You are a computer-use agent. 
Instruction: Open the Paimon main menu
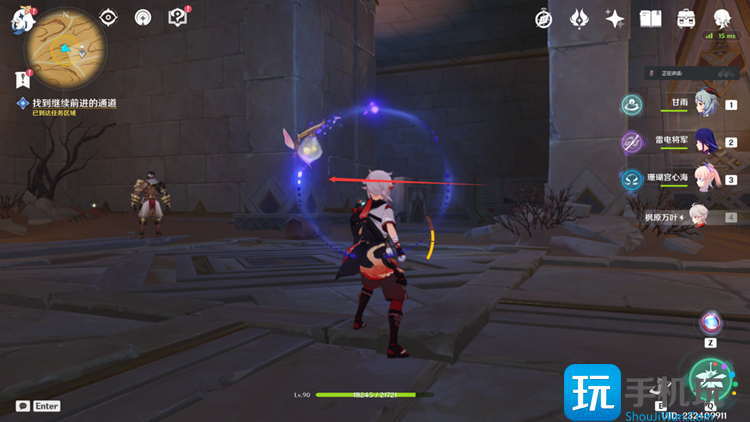click(x=22, y=20)
